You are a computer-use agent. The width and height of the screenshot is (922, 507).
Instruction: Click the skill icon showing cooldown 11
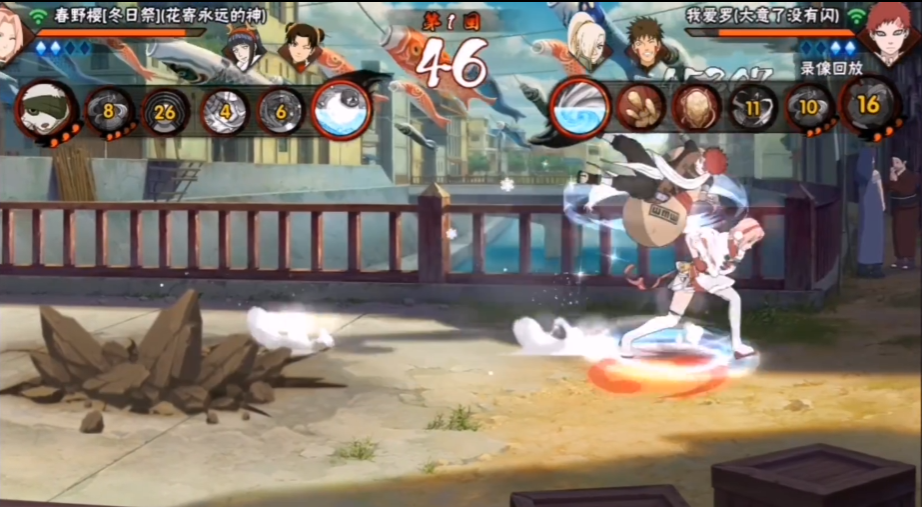click(752, 107)
